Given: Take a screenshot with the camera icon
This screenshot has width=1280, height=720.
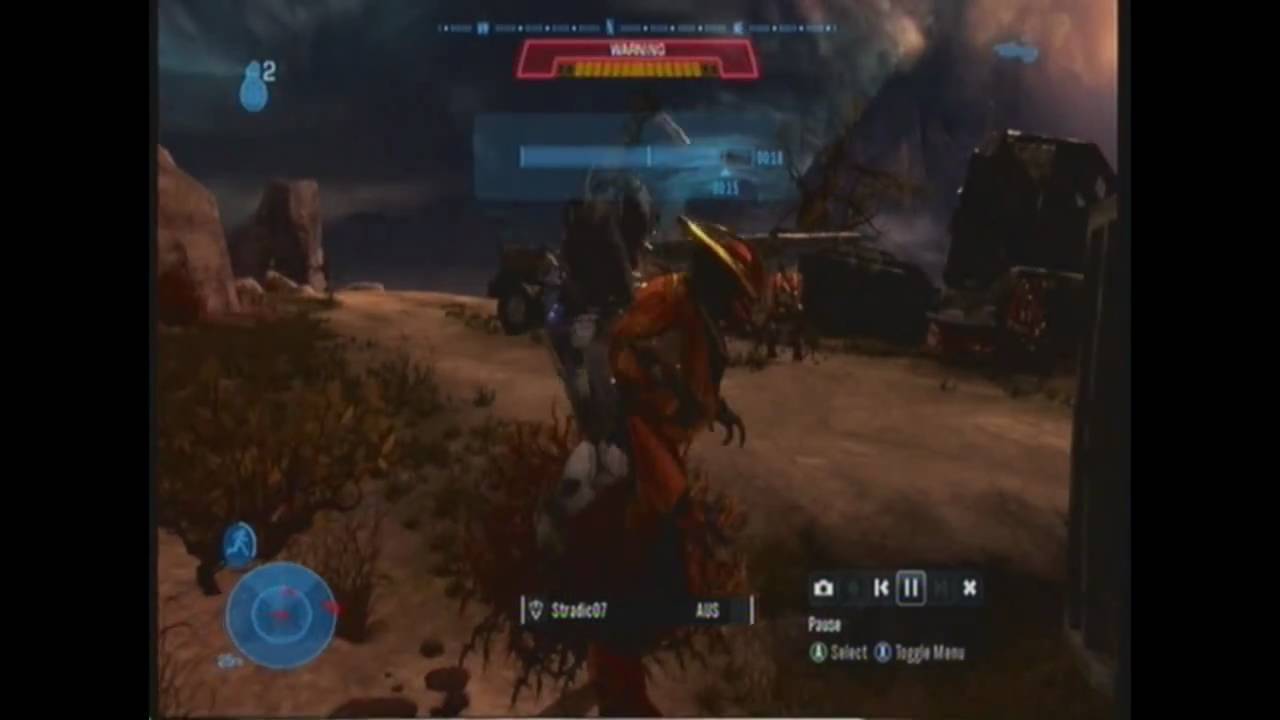Looking at the screenshot, I should [x=823, y=588].
